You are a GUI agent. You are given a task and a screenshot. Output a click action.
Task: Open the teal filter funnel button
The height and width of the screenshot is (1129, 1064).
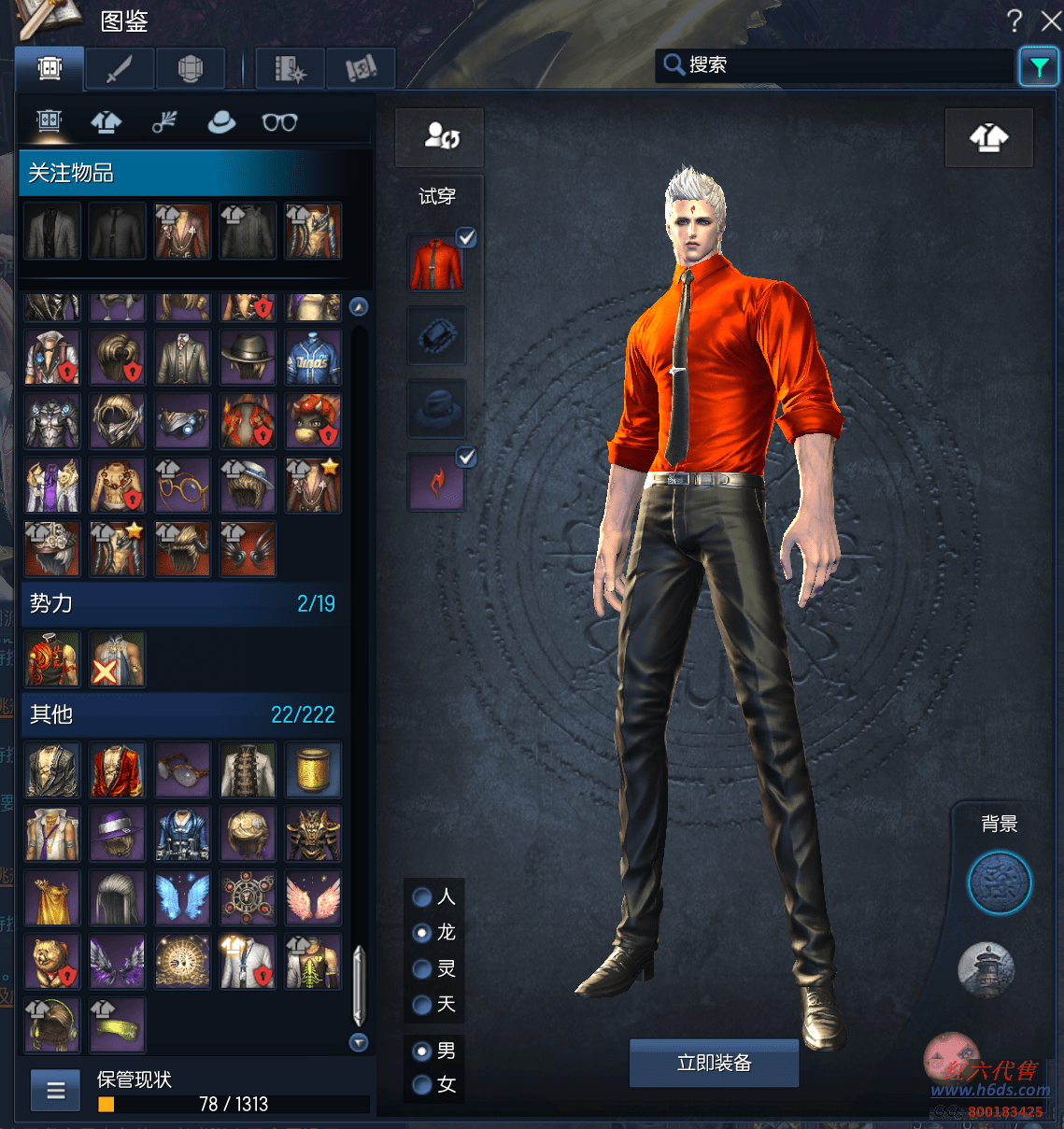1038,67
